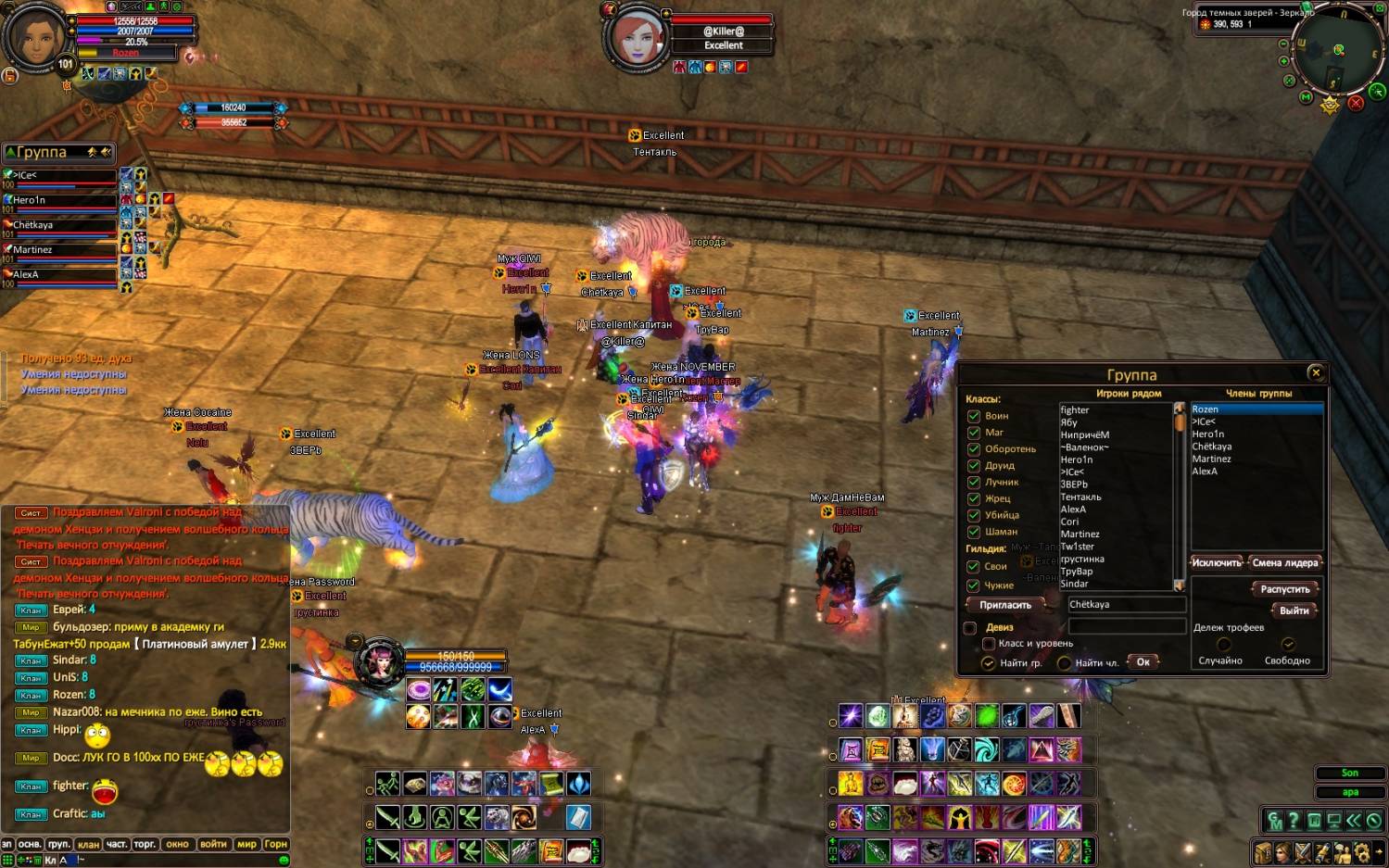Select Martinez in group members list
Image resolution: width=1389 pixels, height=868 pixels.
tap(1211, 459)
